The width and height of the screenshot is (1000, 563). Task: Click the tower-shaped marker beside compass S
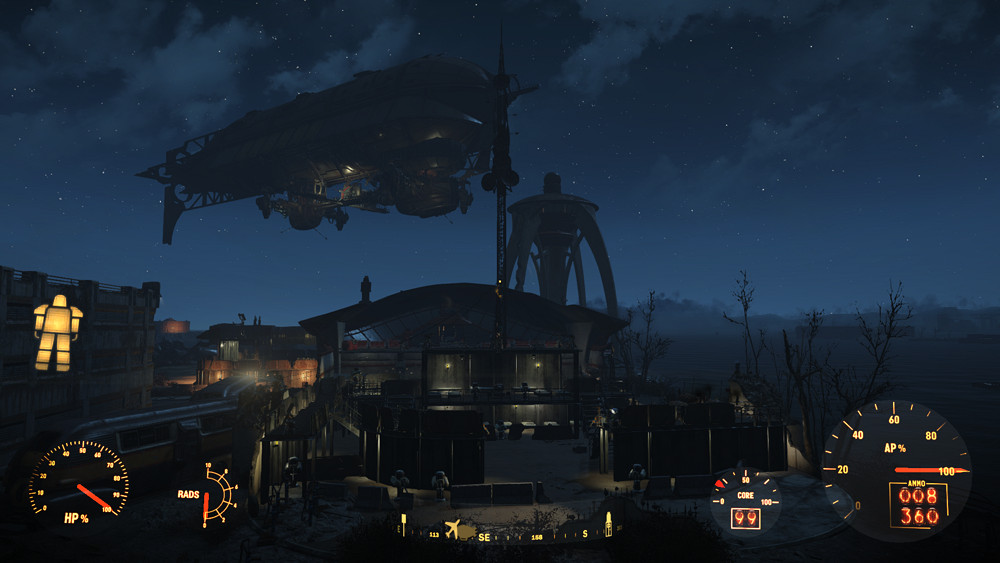click(608, 525)
